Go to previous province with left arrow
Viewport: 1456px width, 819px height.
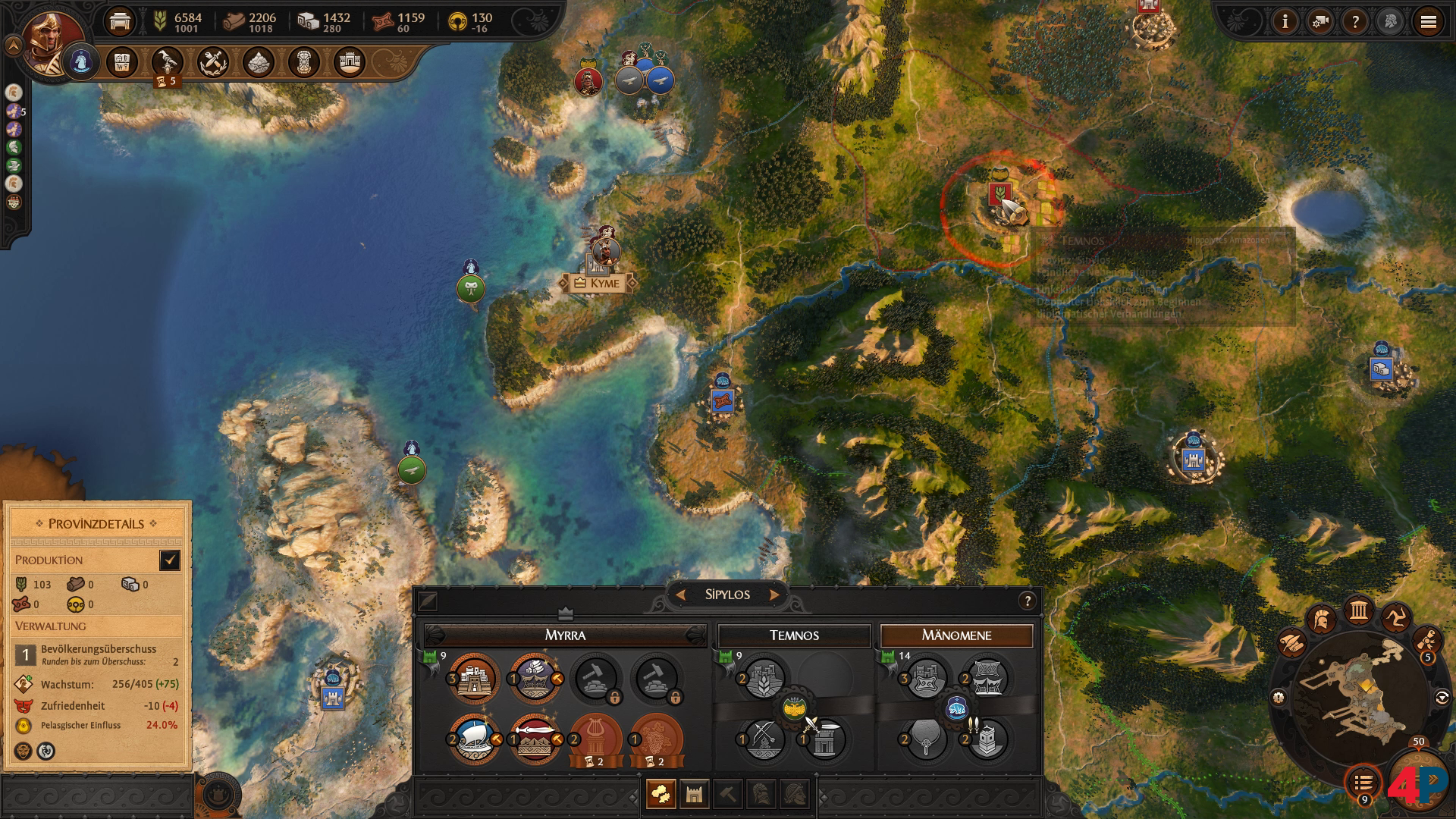(x=680, y=595)
